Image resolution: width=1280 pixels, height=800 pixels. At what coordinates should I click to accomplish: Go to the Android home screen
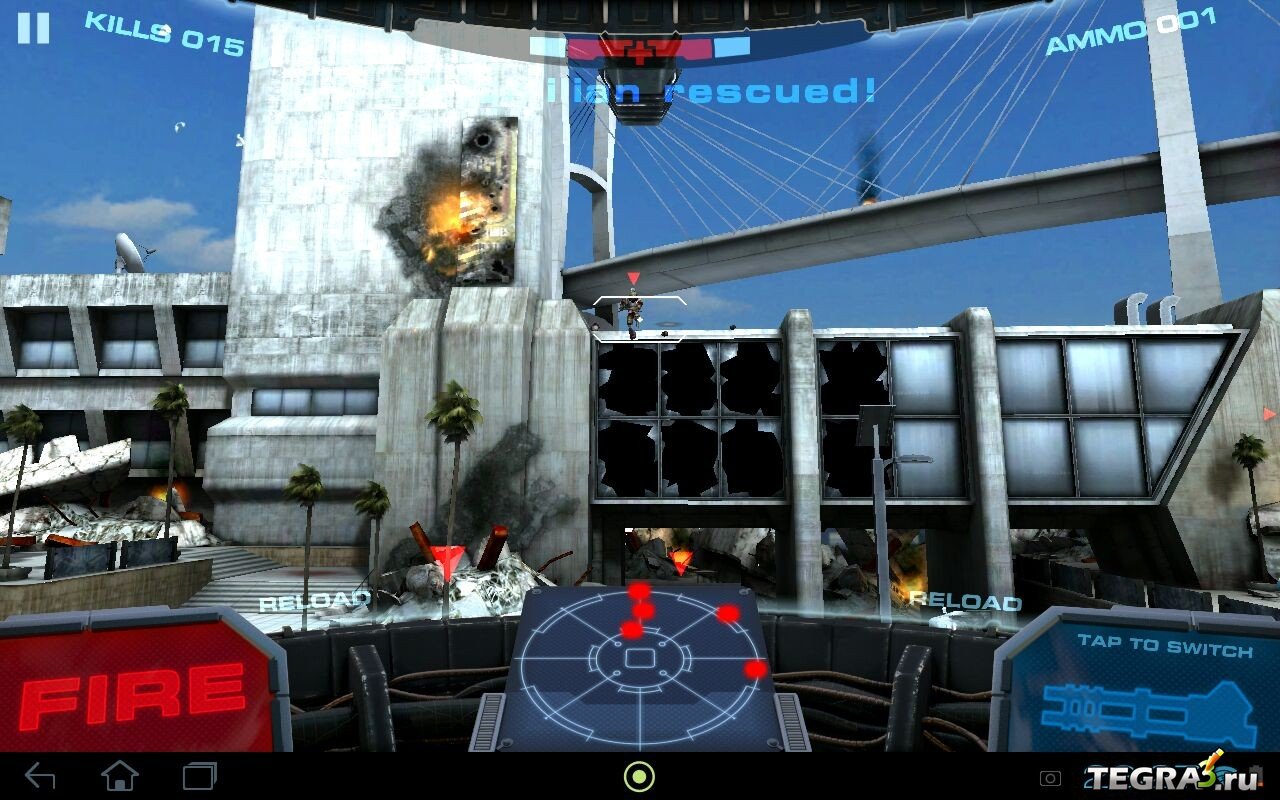click(x=120, y=776)
